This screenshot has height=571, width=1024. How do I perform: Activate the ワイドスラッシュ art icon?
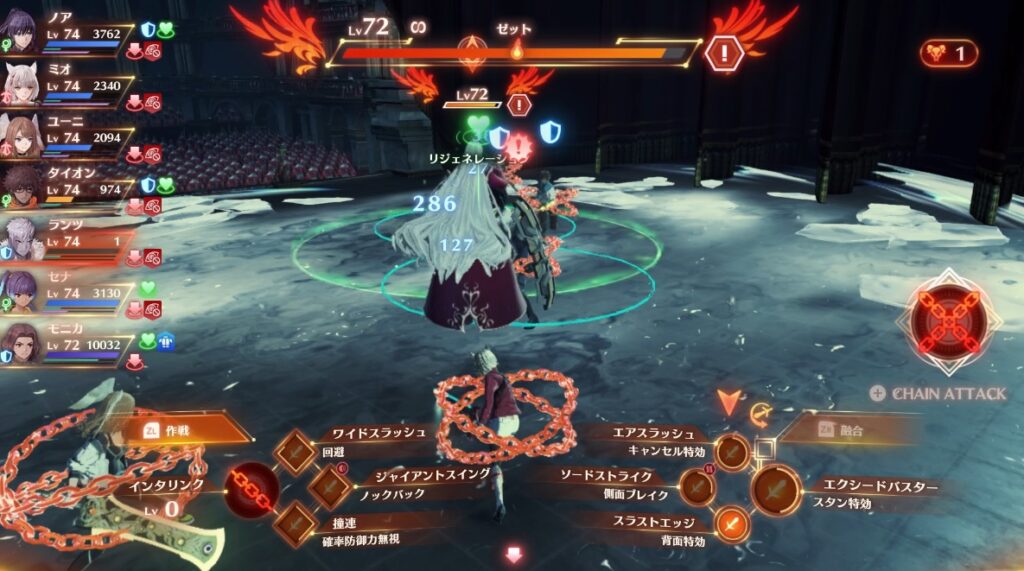tap(296, 451)
